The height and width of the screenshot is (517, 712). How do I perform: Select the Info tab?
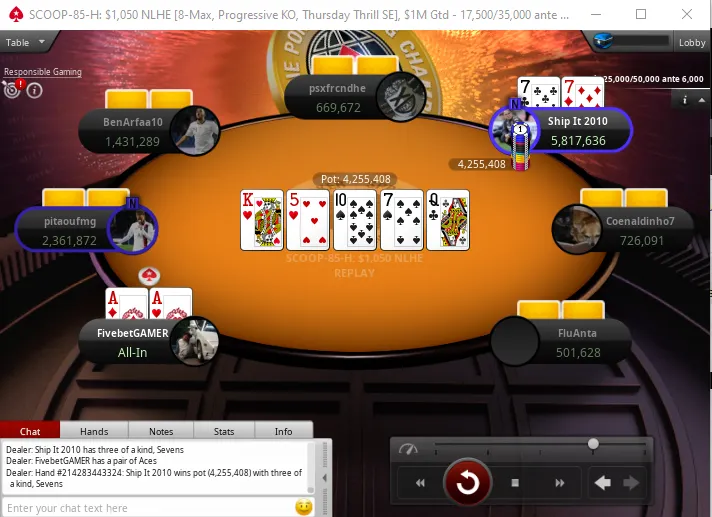[x=283, y=431]
